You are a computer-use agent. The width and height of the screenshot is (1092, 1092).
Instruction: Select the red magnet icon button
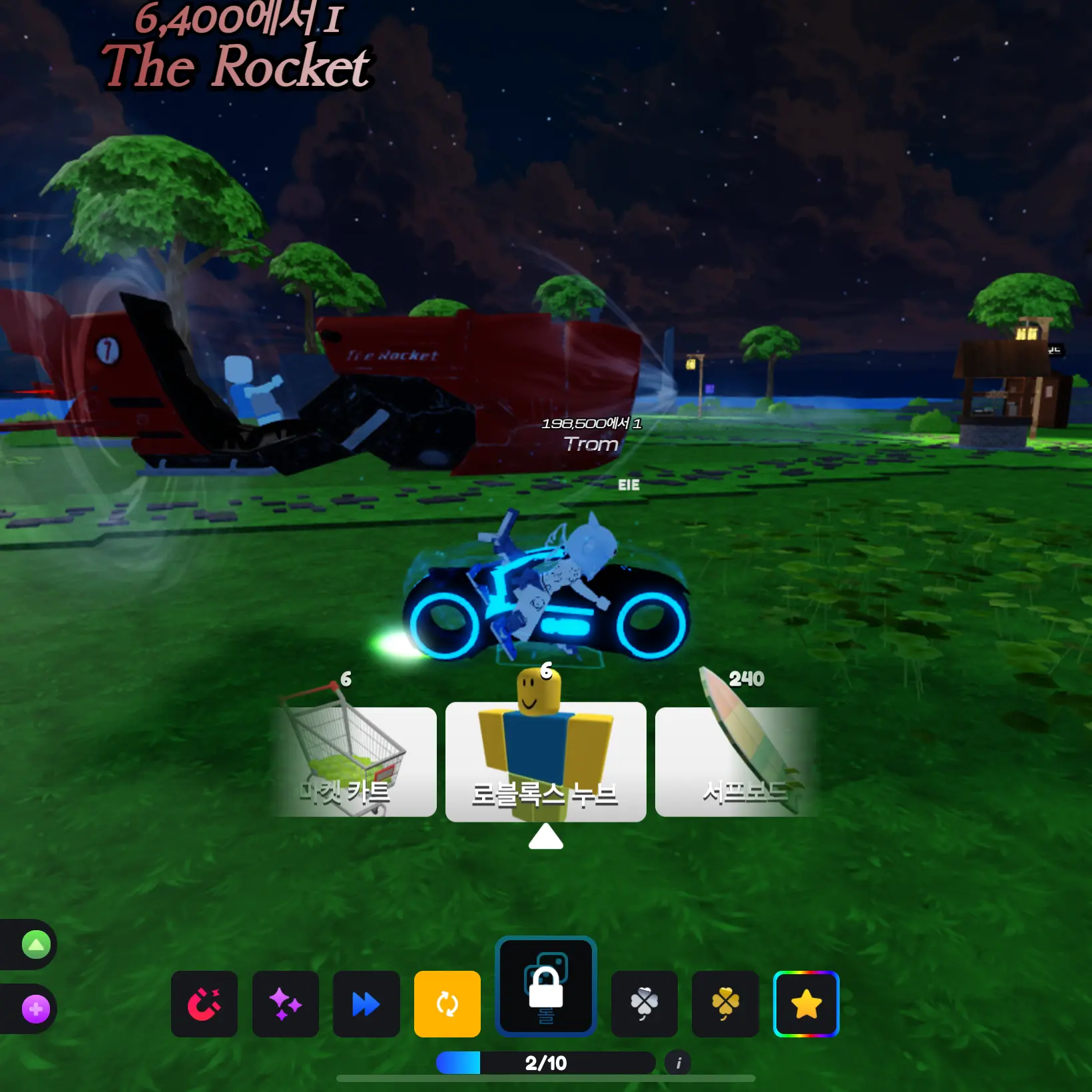[x=204, y=1003]
